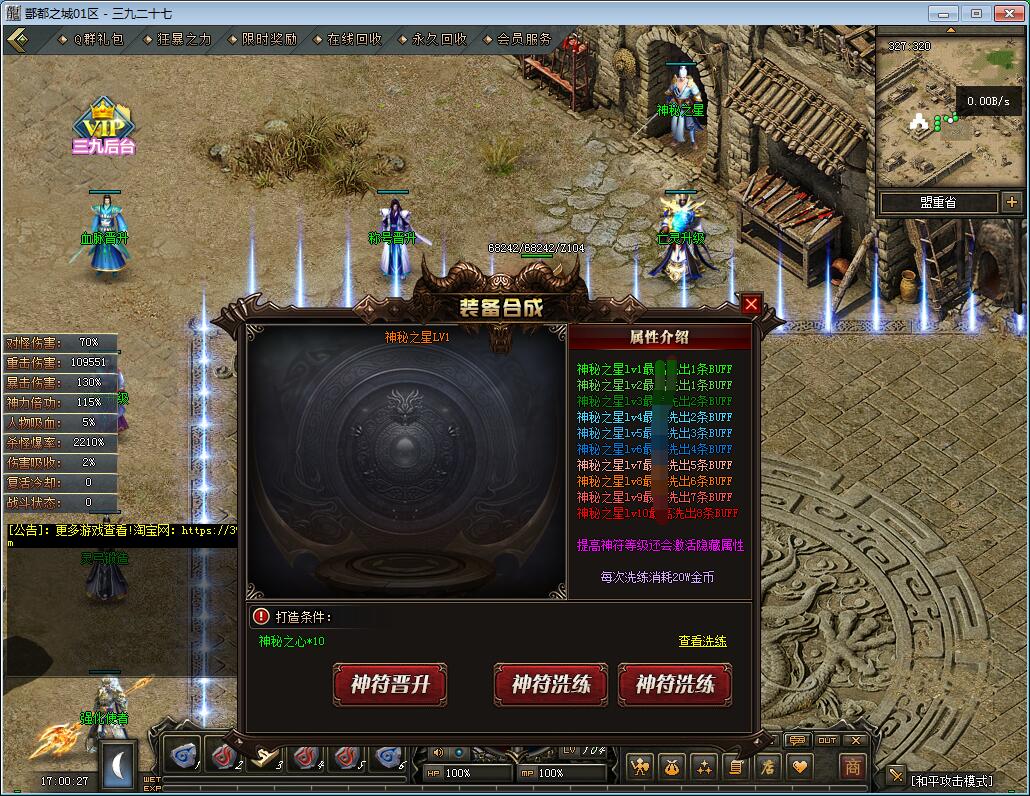Screen dimensions: 1030x796
Task: Open the 查看洗练 link
Action: click(702, 641)
